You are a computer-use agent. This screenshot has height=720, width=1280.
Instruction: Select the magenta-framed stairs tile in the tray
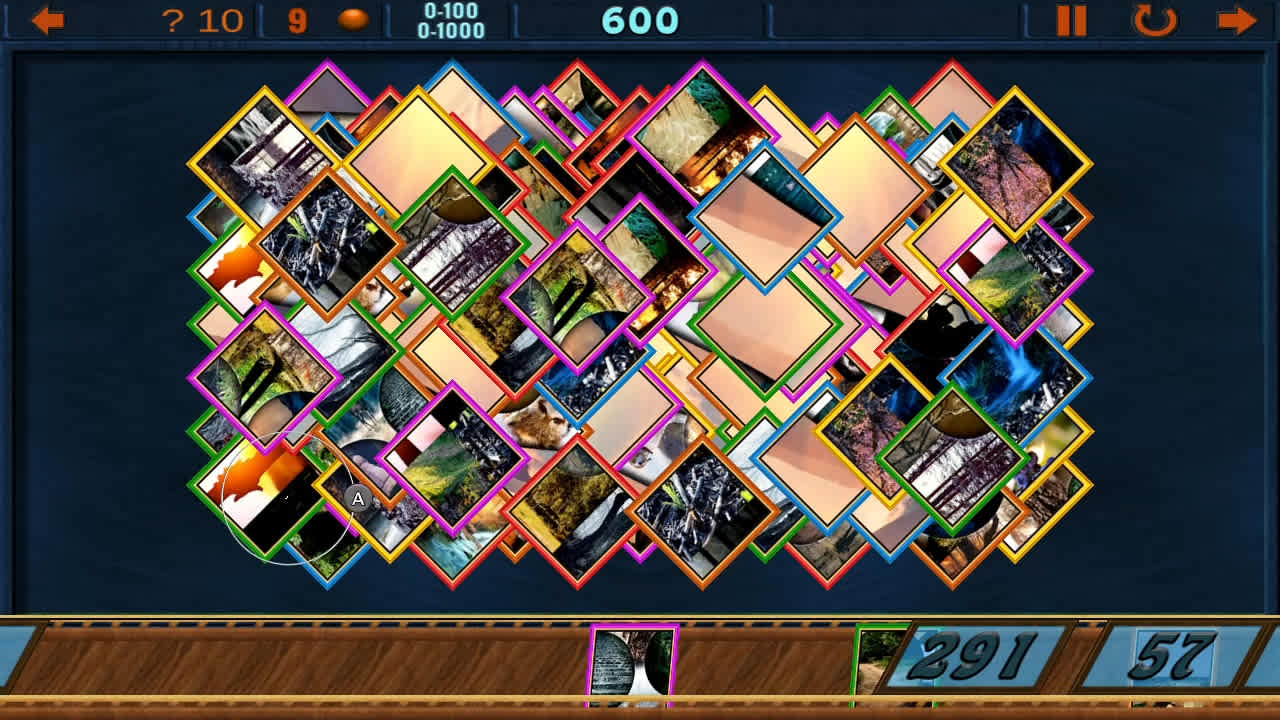tap(633, 660)
